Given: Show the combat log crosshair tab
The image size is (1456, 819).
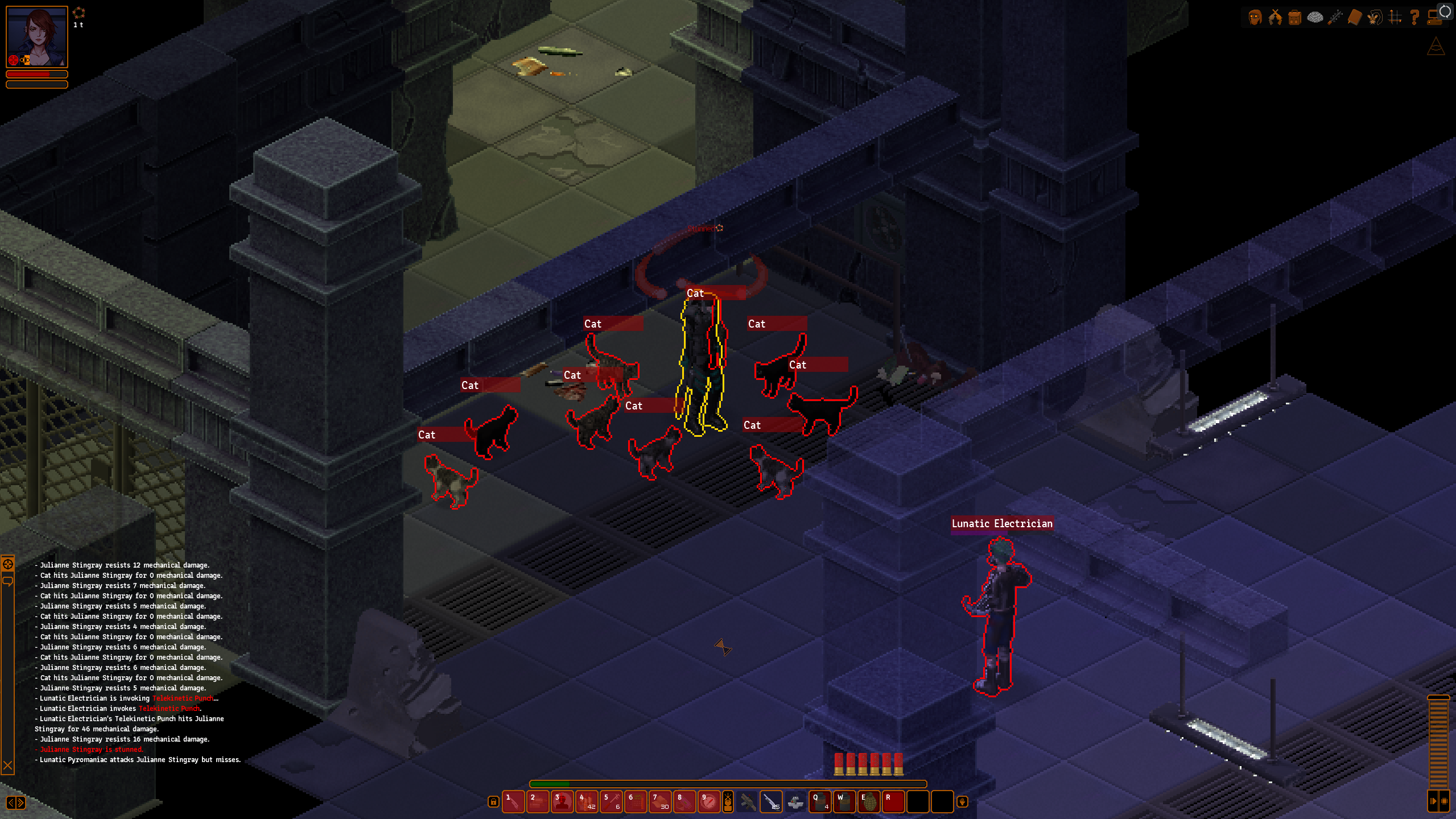Looking at the screenshot, I should [8, 564].
